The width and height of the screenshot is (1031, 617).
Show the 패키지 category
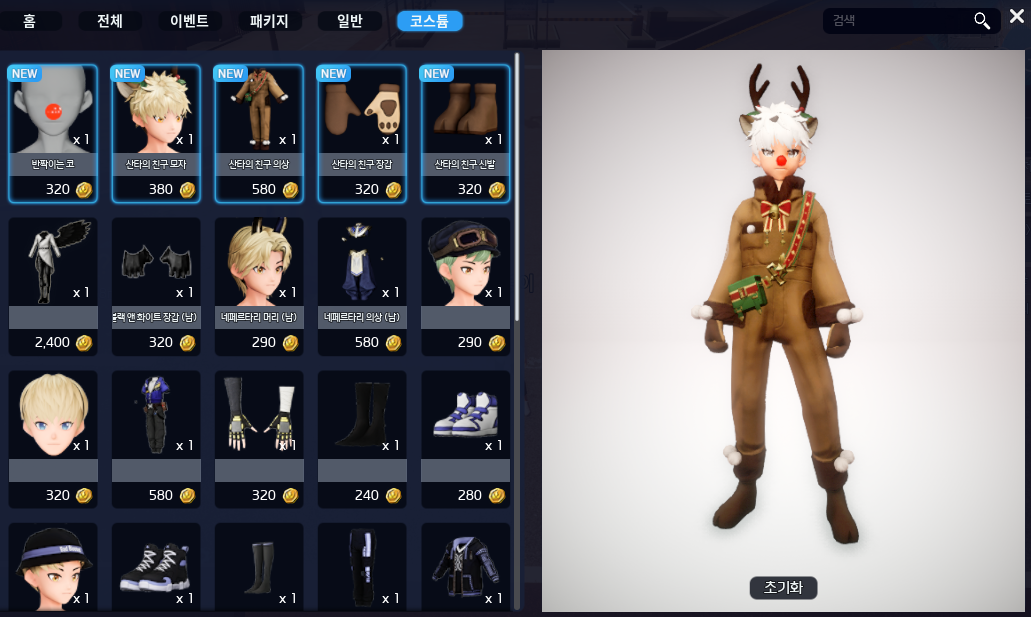tap(269, 21)
